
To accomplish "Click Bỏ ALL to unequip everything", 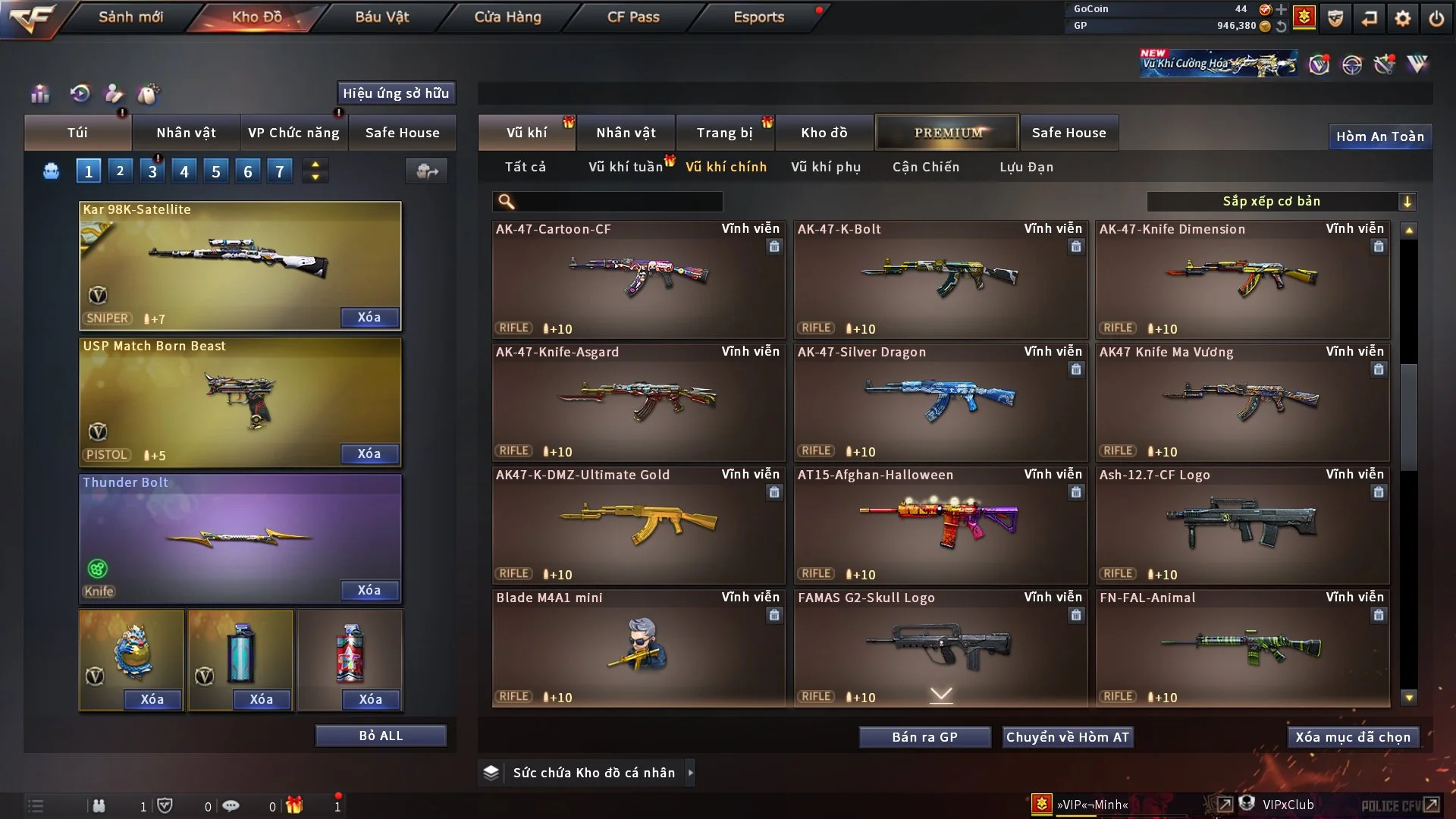I will pyautogui.click(x=381, y=736).
